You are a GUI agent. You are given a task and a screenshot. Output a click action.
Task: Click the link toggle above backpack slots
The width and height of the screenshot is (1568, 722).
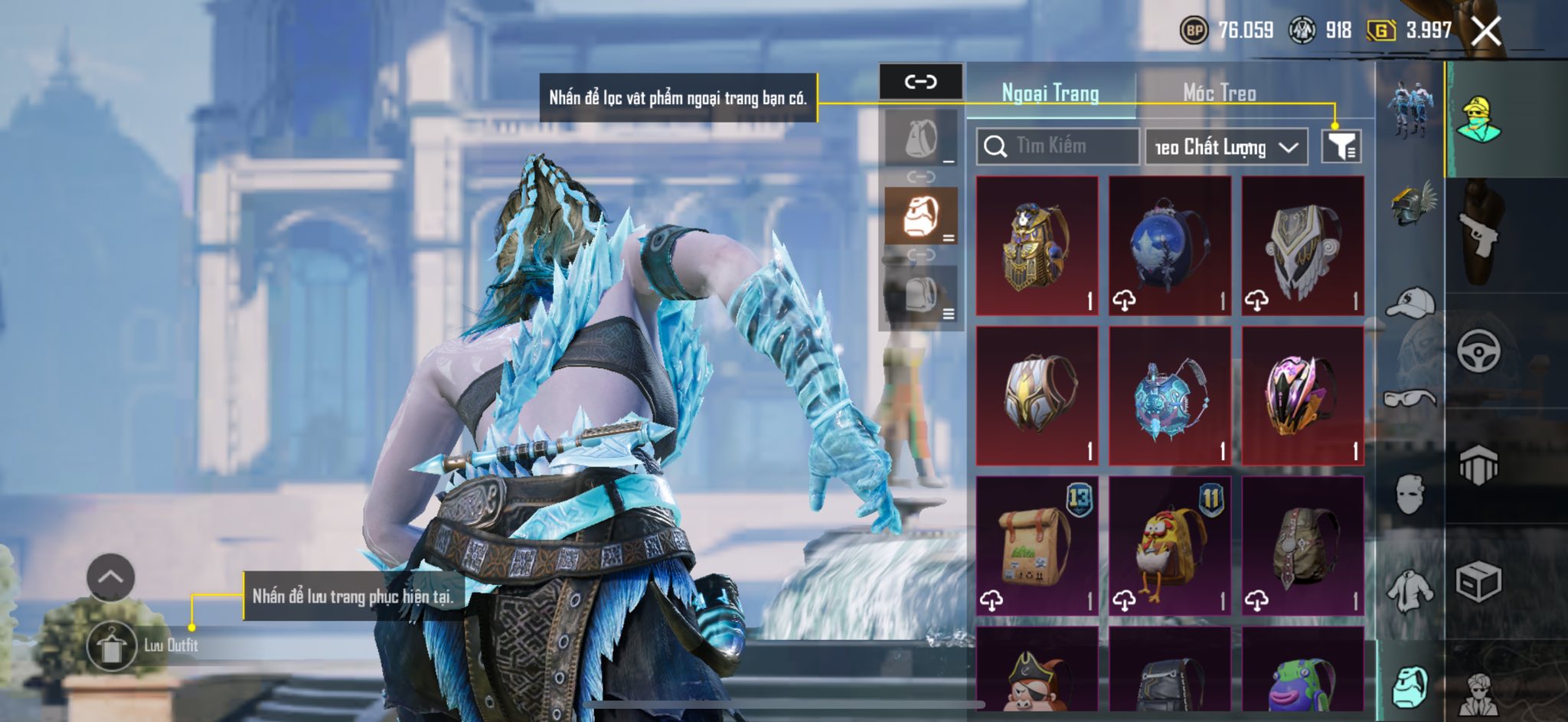pyautogui.click(x=920, y=81)
